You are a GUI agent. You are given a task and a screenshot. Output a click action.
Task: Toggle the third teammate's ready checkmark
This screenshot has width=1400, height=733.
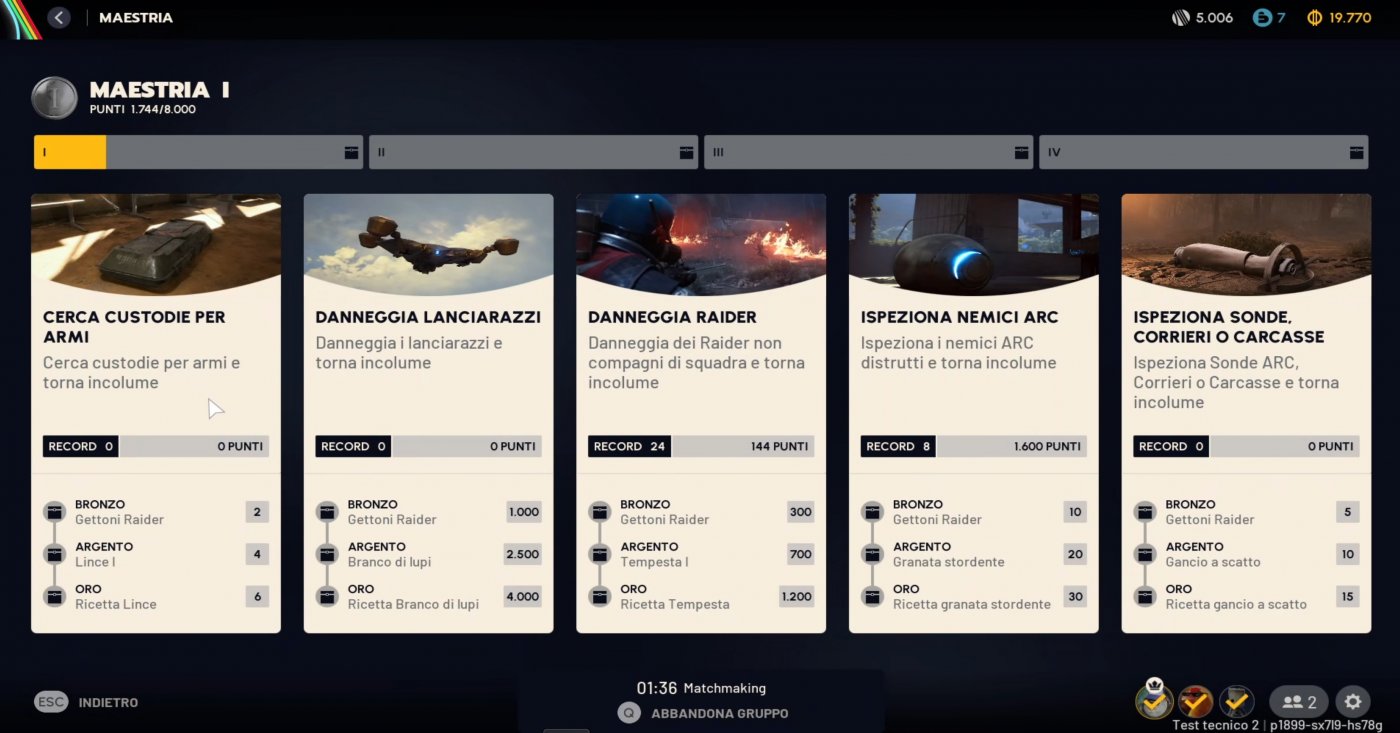click(x=1237, y=701)
